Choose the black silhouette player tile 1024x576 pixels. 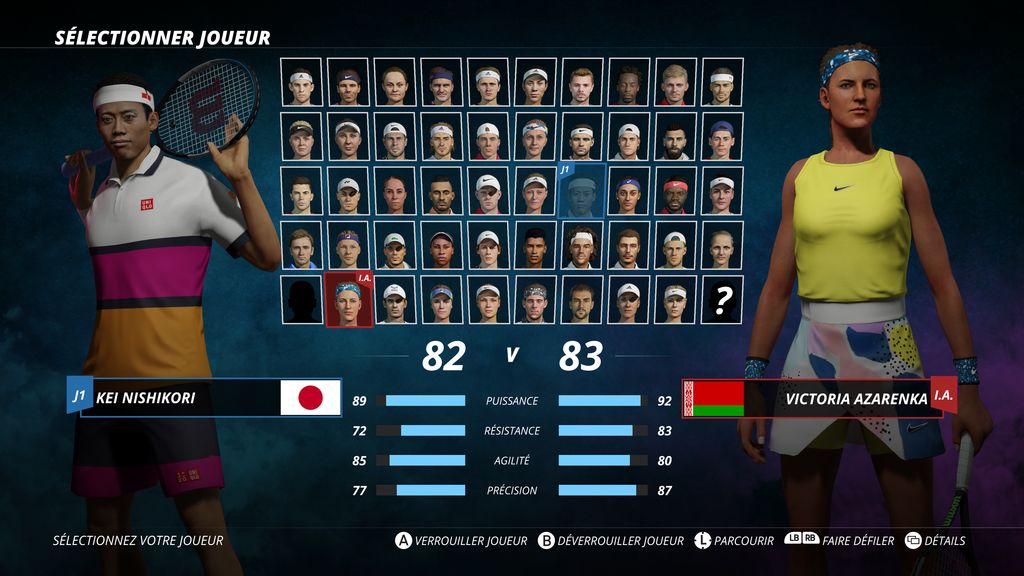(302, 299)
